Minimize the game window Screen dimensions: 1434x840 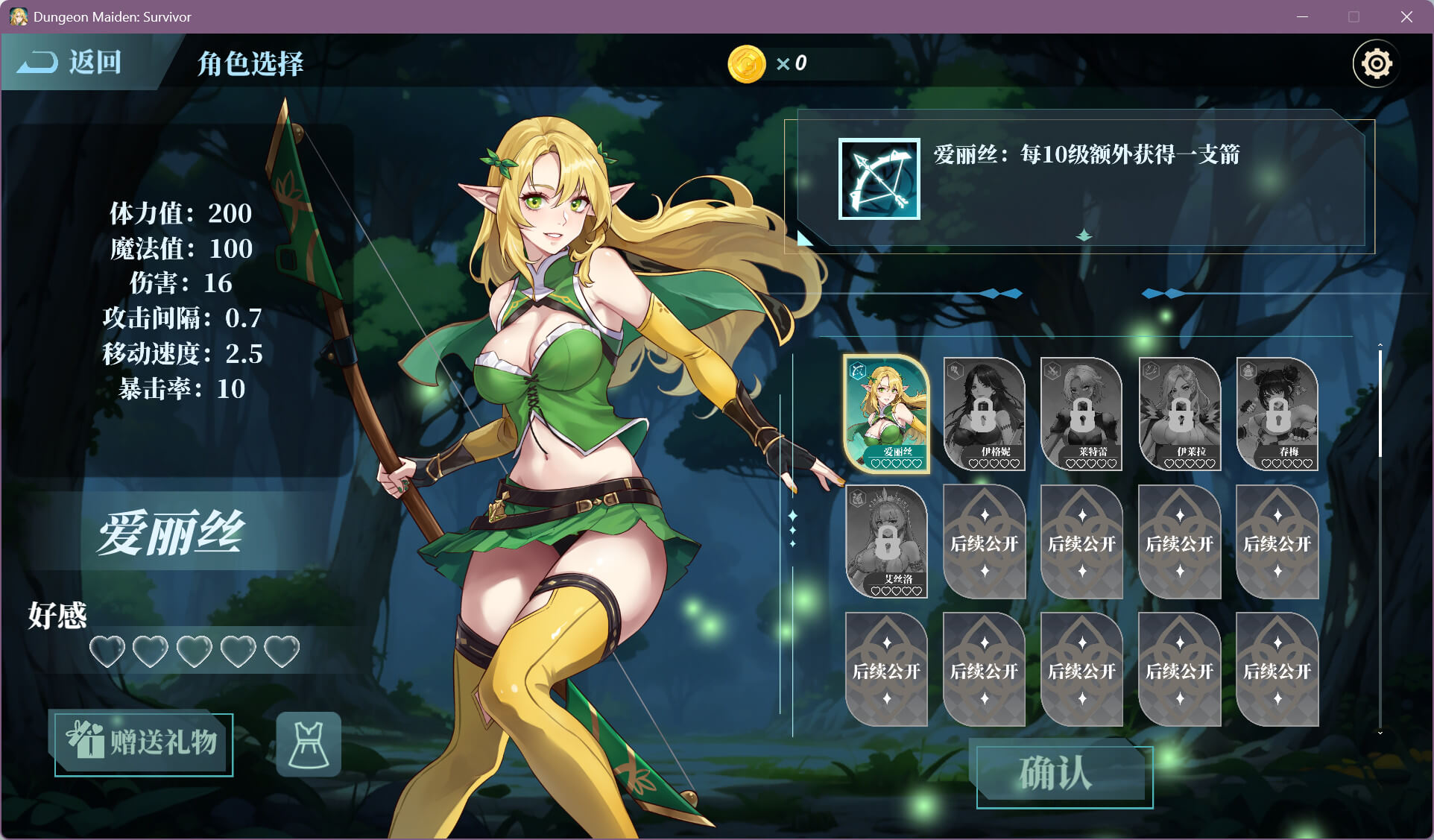(1303, 16)
